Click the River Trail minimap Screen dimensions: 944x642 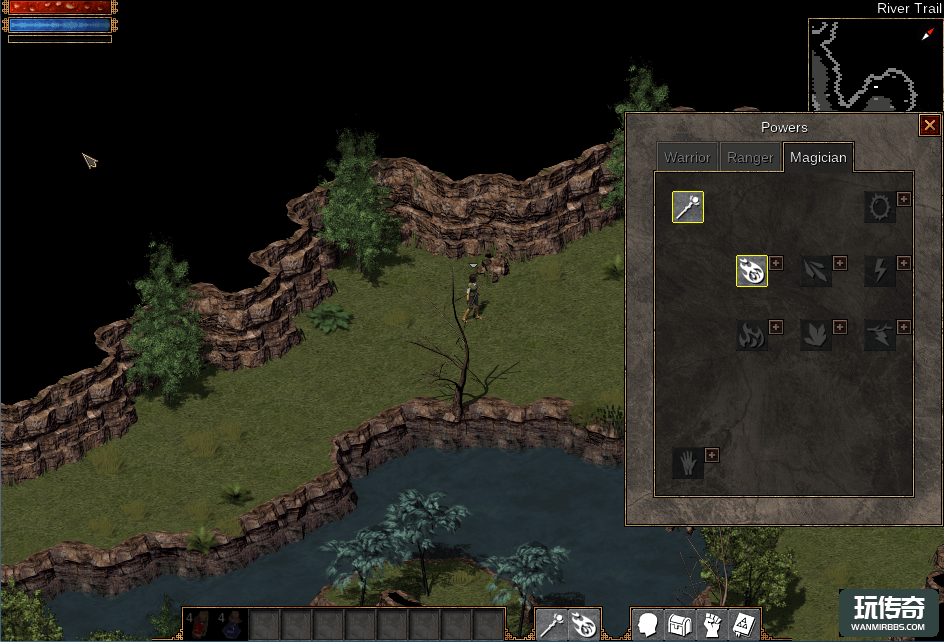point(876,65)
